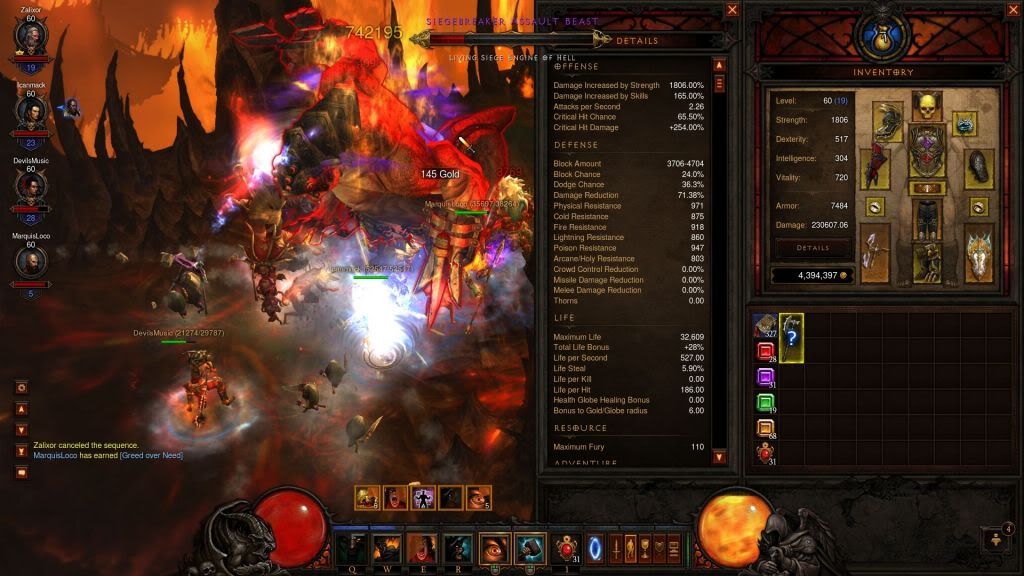Select the purple amethyst gem stack
1024x576 pixels.
[x=765, y=377]
